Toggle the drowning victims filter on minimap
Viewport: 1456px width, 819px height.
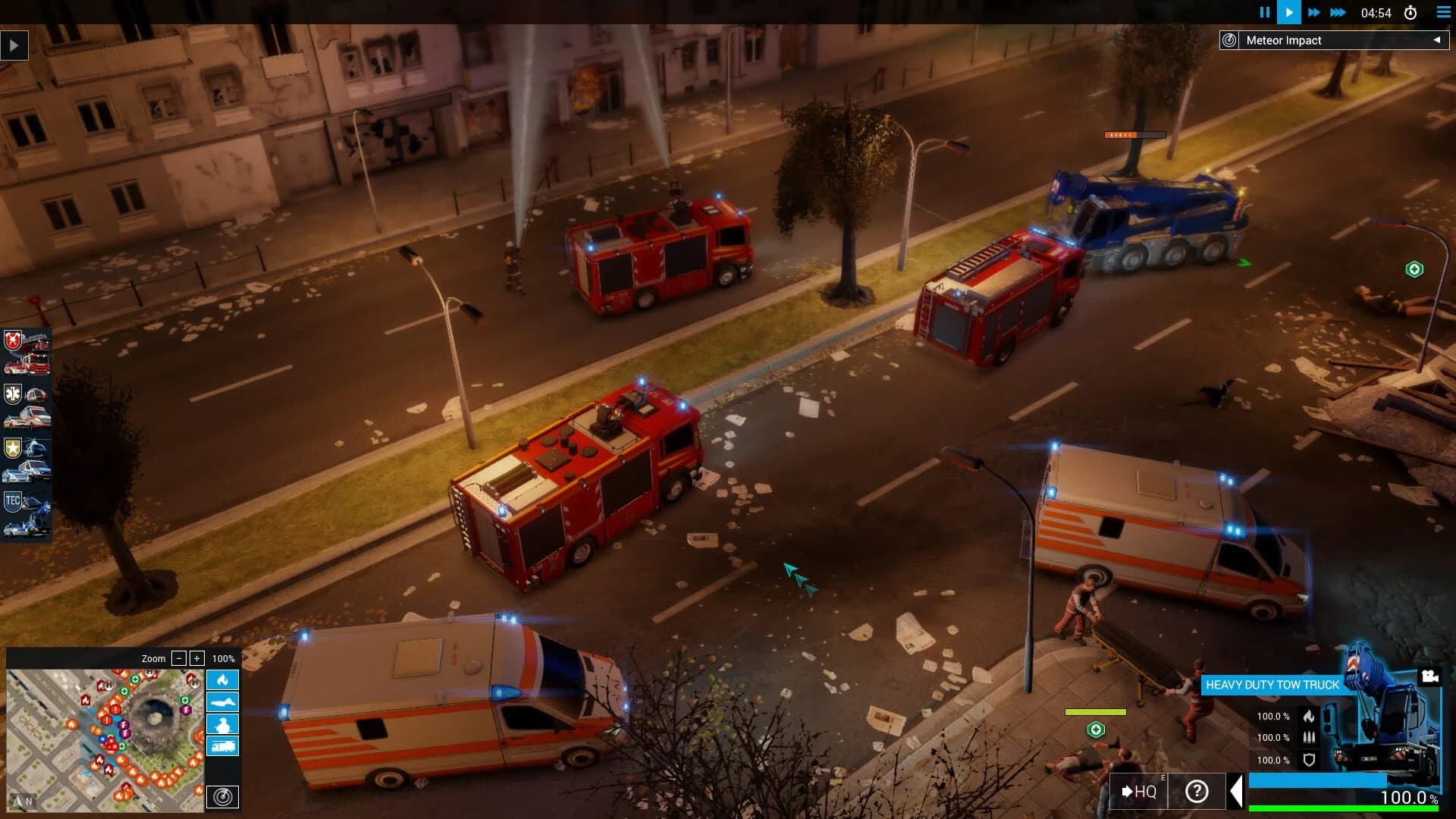click(222, 701)
